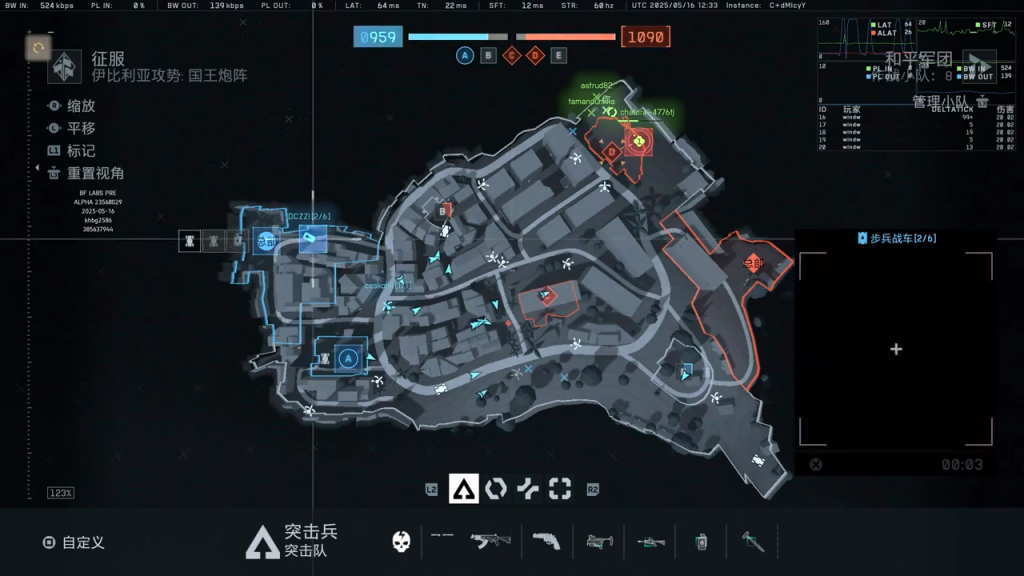Select capture point B on the map
Screen dimensions: 1024x576
pyautogui.click(x=443, y=211)
